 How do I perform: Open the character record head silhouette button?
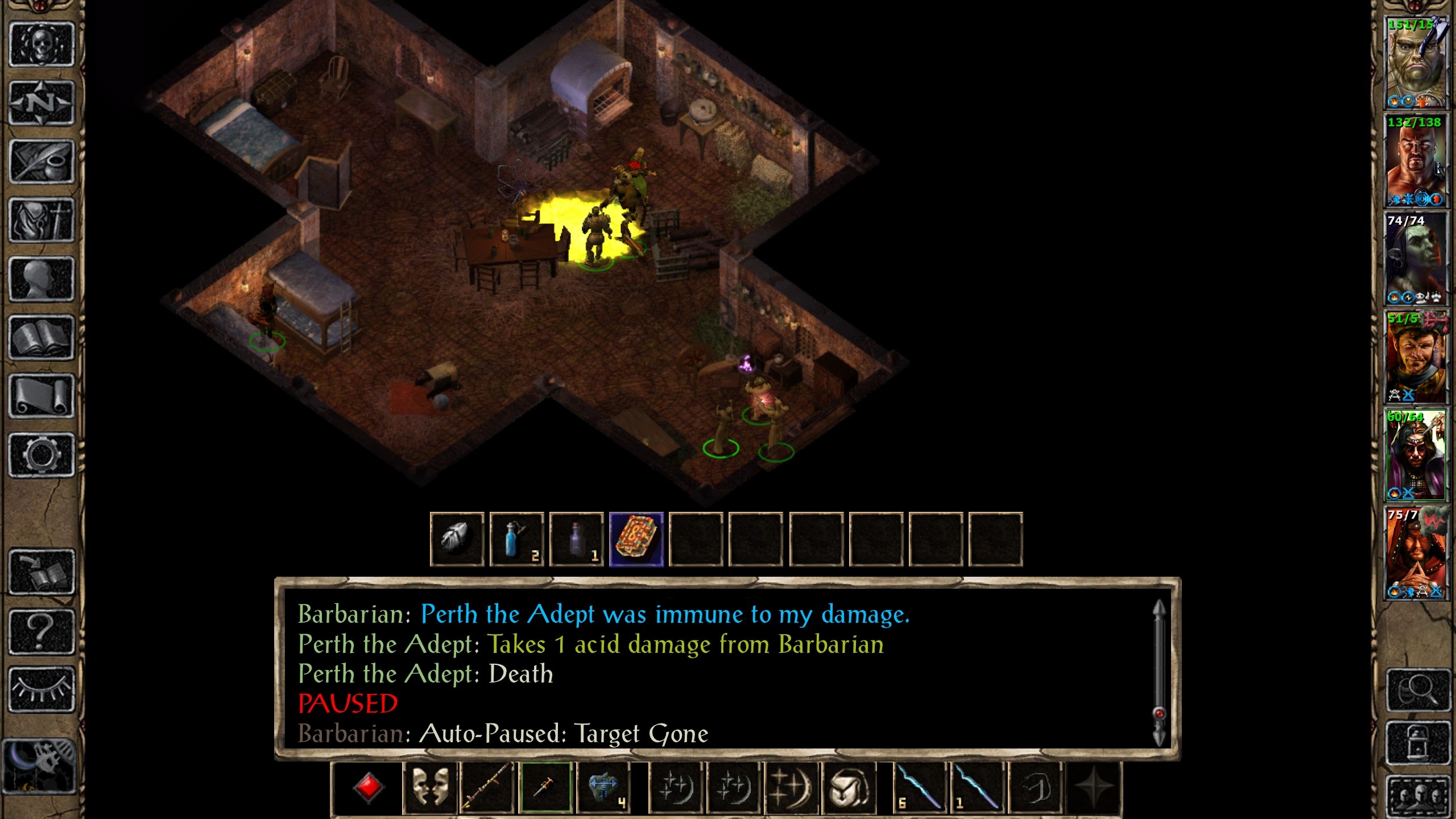[42, 279]
